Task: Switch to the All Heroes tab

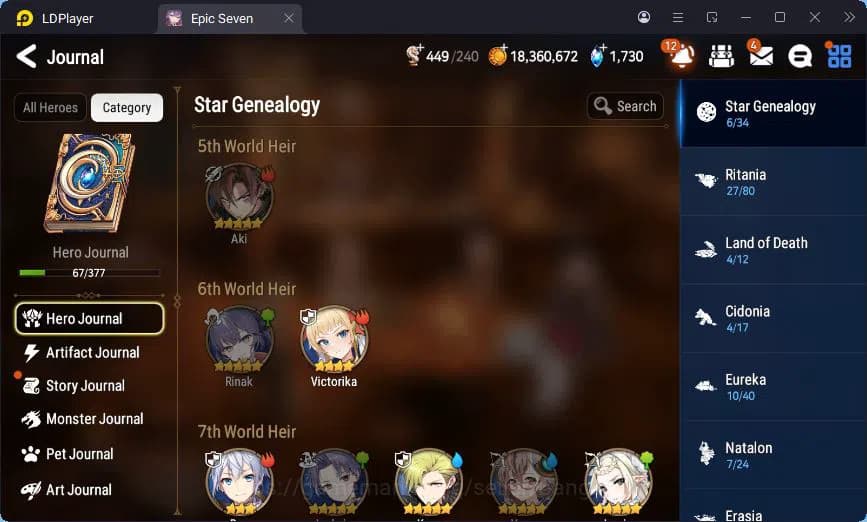Action: [x=50, y=108]
